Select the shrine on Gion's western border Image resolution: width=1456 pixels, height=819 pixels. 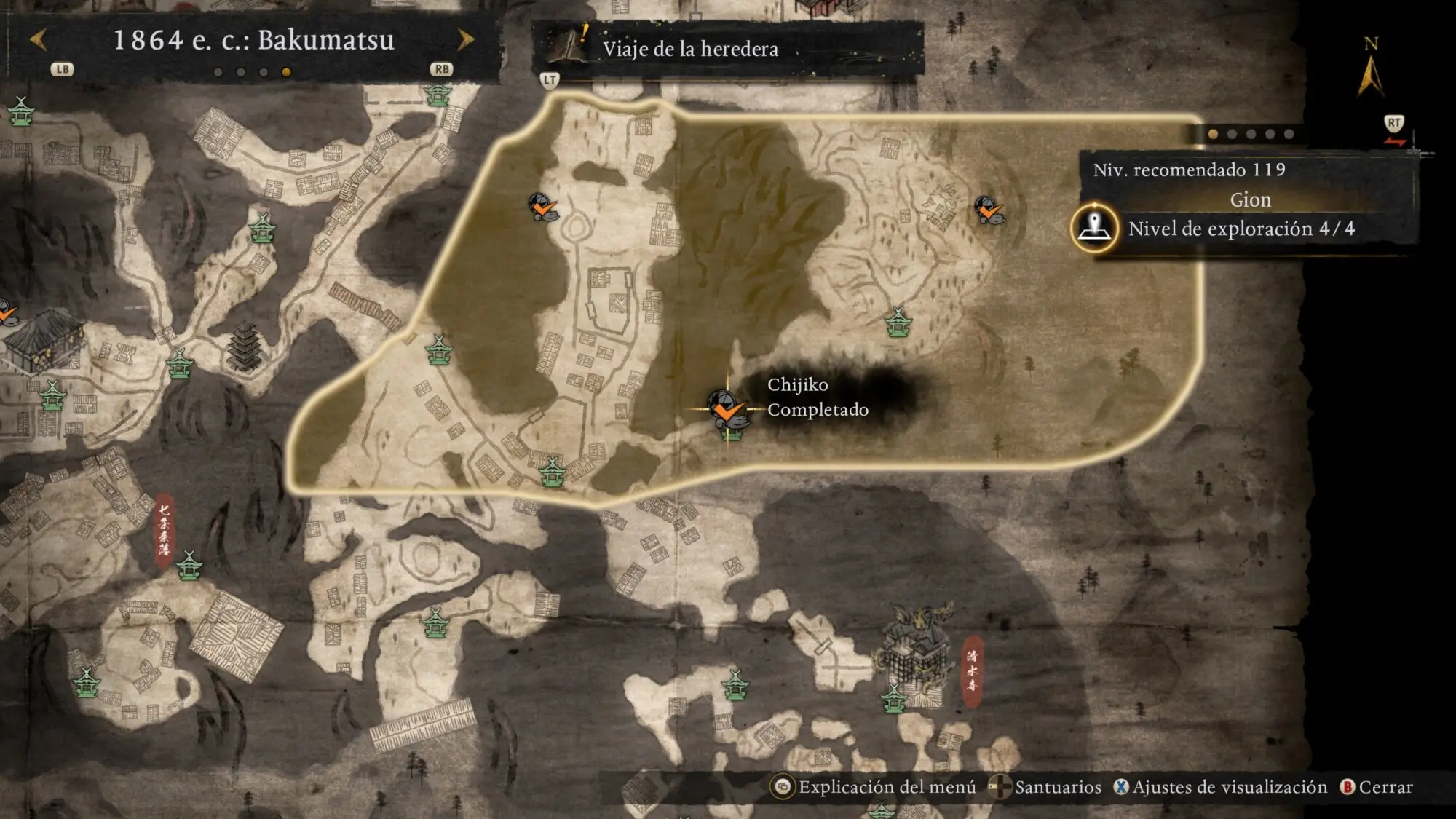tap(439, 350)
